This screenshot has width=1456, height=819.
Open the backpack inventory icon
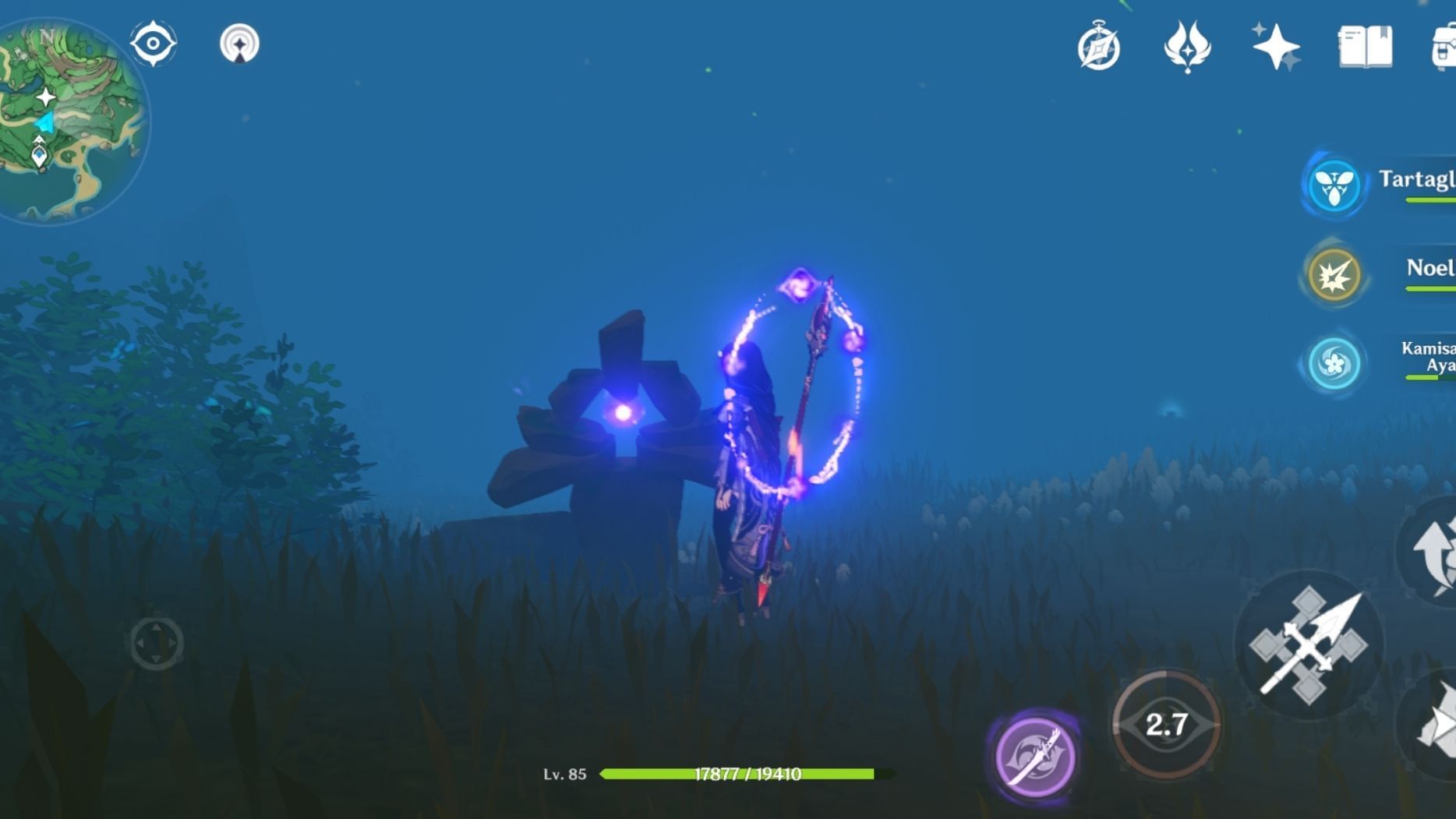tap(1444, 47)
